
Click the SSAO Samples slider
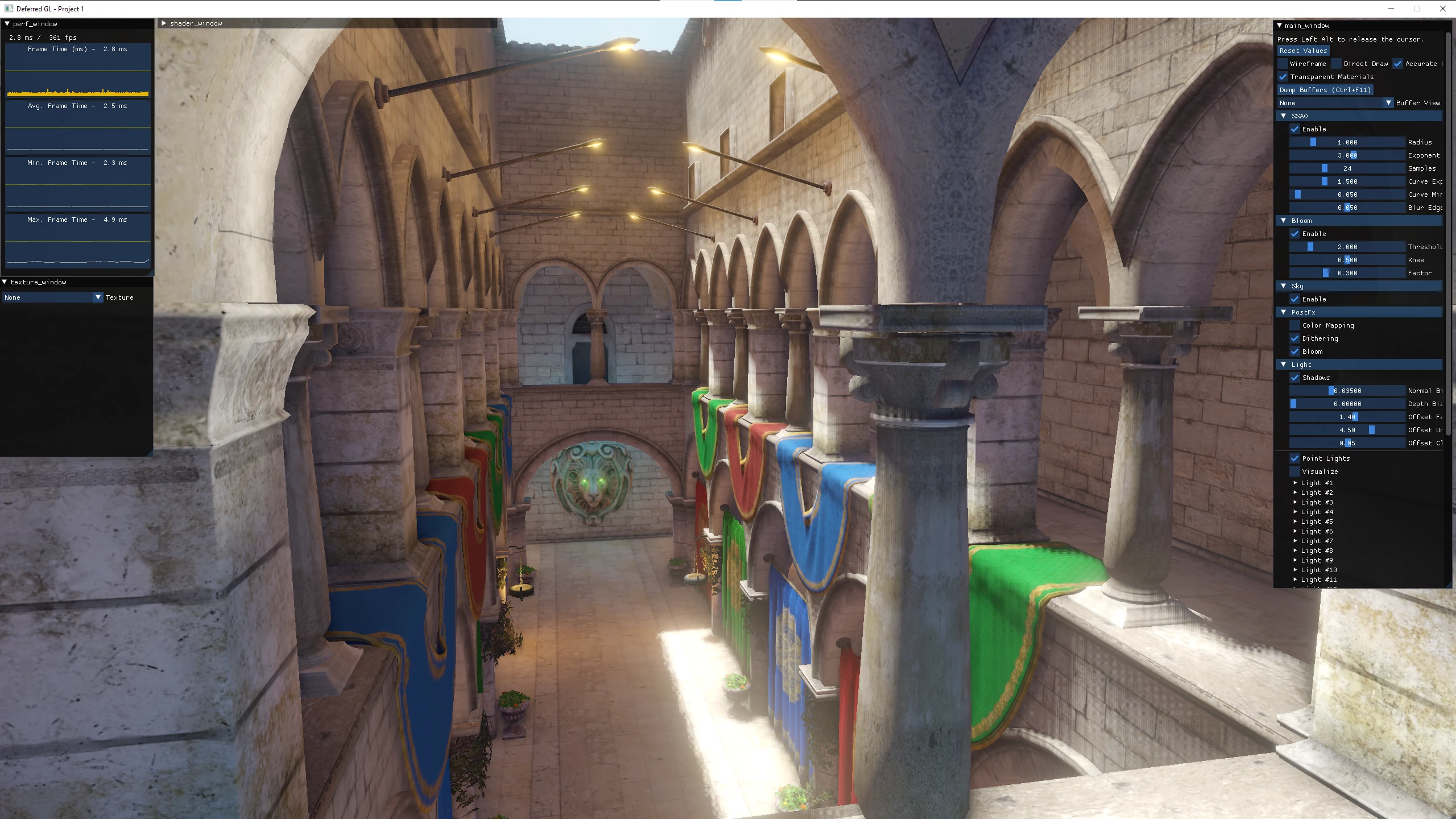pos(1347,168)
